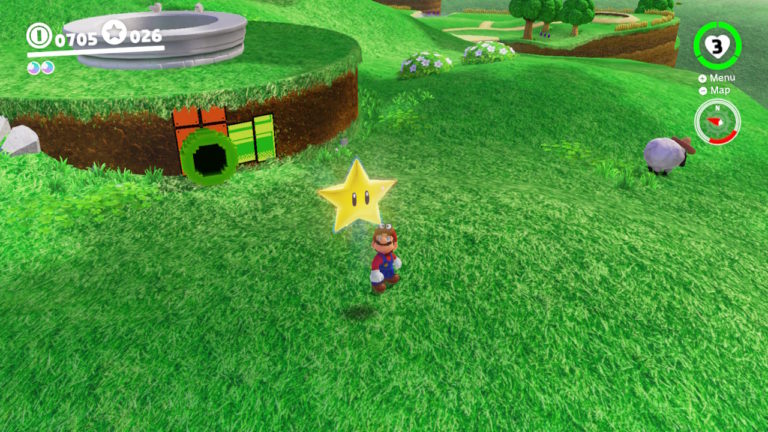Click the compass below the Map label
Screen dimensions: 768x432
tap(717, 122)
